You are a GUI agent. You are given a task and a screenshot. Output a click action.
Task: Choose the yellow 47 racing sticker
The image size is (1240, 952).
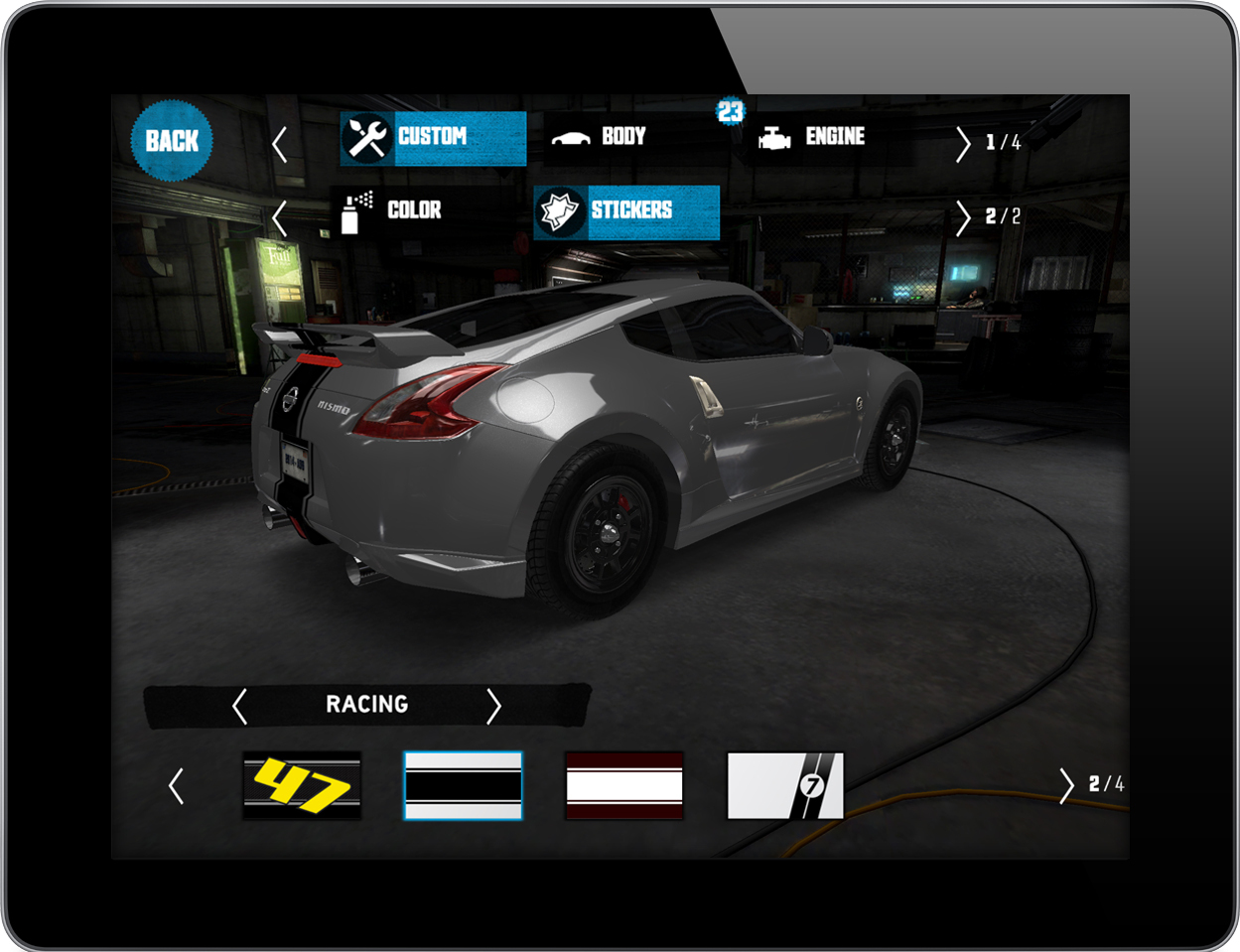coord(302,785)
